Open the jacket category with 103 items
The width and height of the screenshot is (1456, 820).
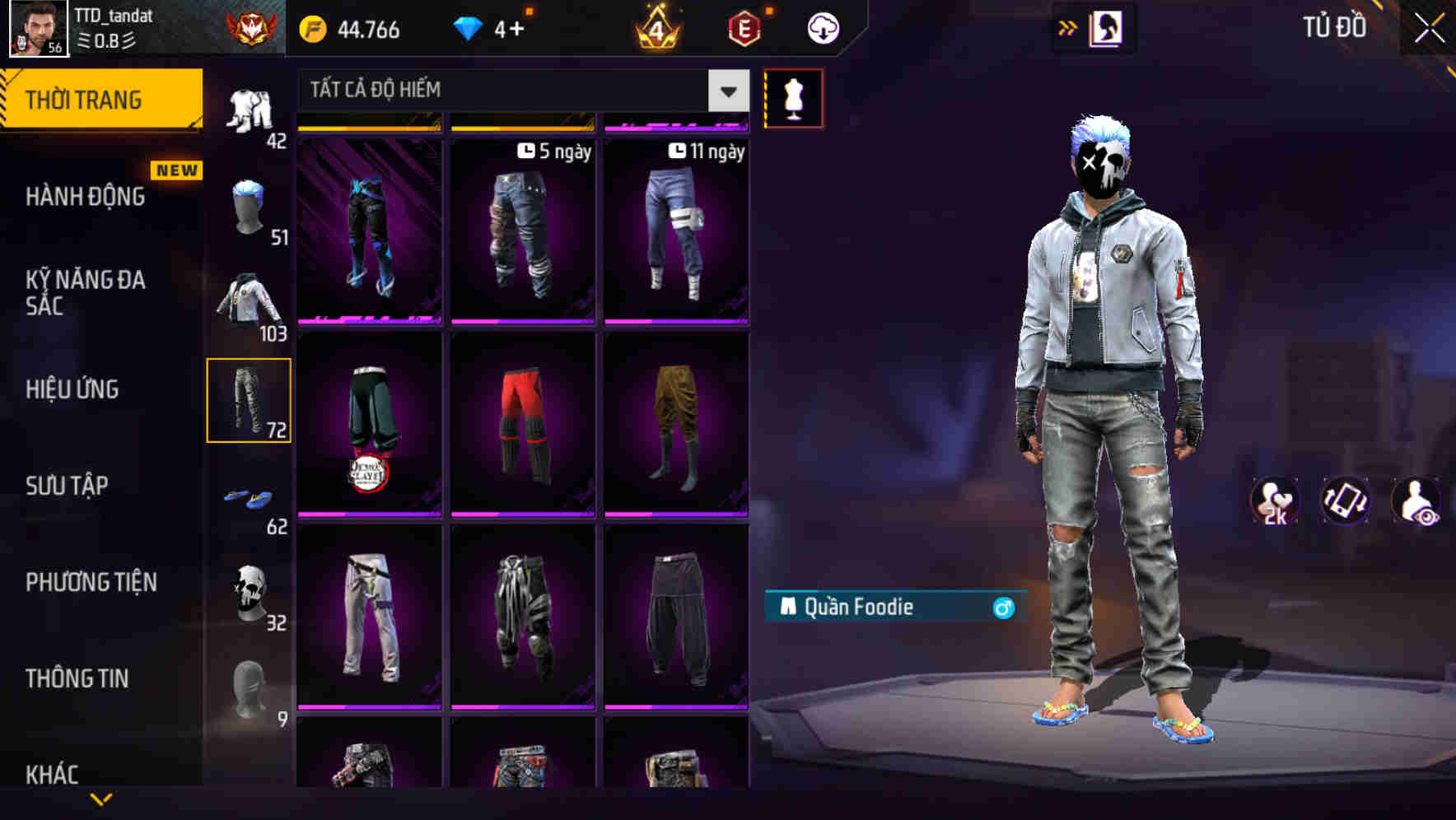(250, 301)
